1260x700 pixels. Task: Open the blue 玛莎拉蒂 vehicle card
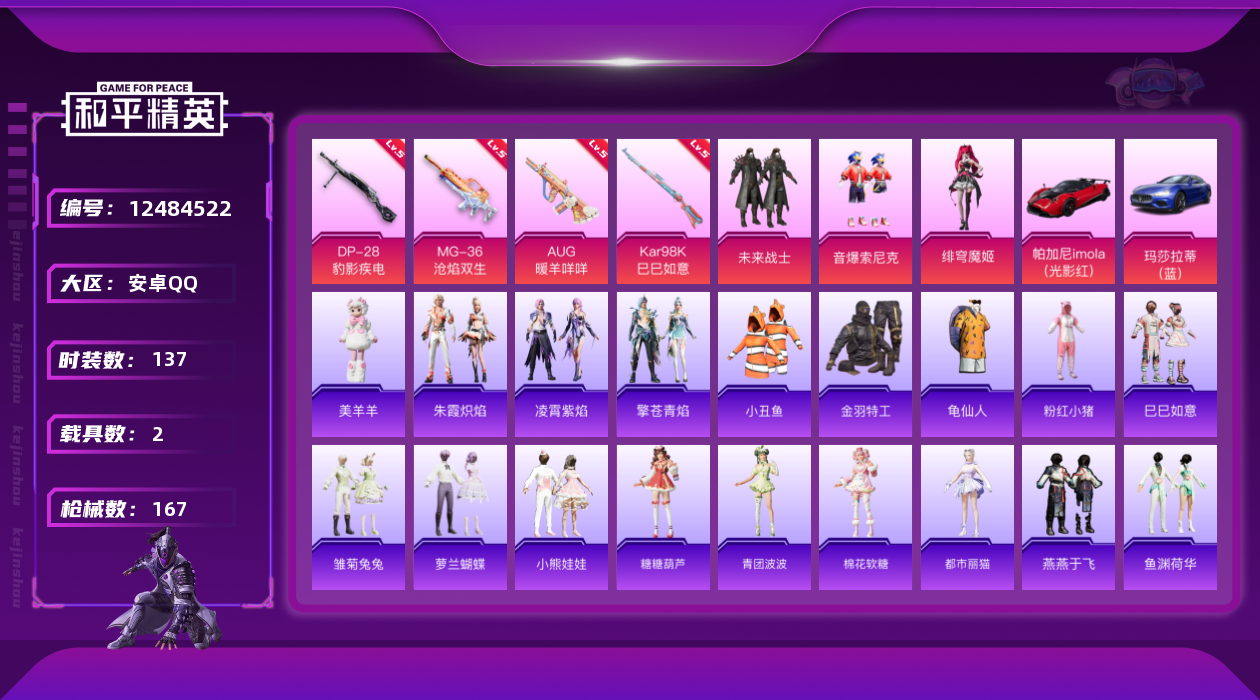point(1170,210)
